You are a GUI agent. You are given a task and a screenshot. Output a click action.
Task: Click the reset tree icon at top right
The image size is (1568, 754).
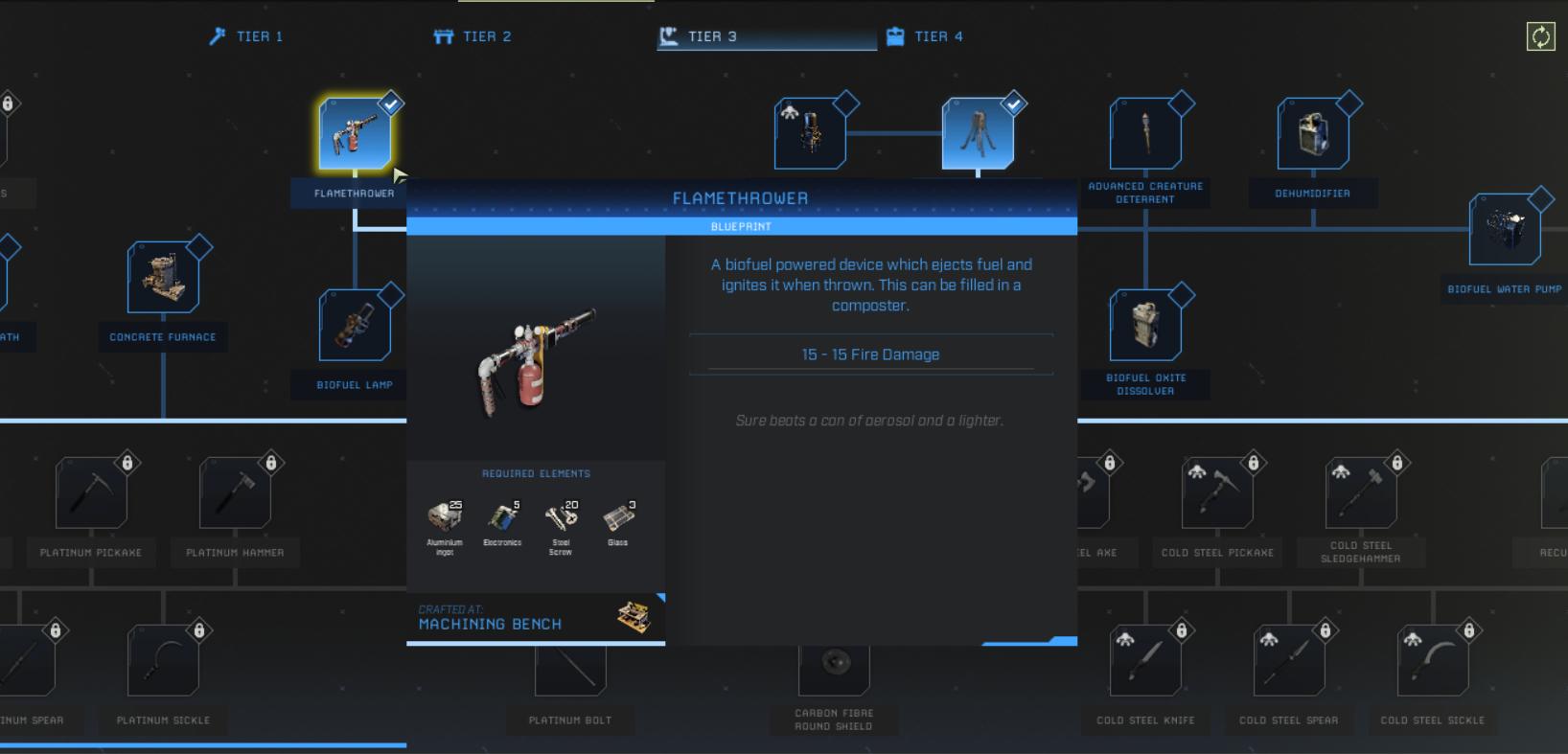(x=1543, y=35)
